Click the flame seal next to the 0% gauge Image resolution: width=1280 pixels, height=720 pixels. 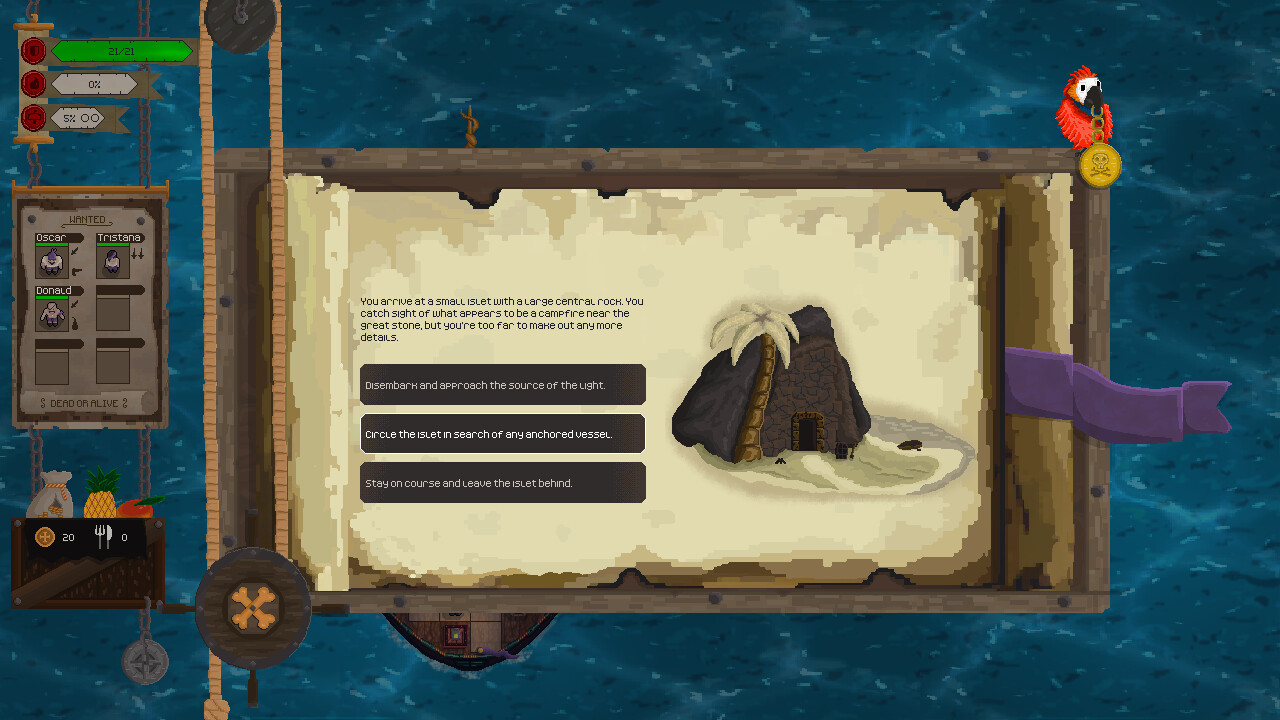33,84
